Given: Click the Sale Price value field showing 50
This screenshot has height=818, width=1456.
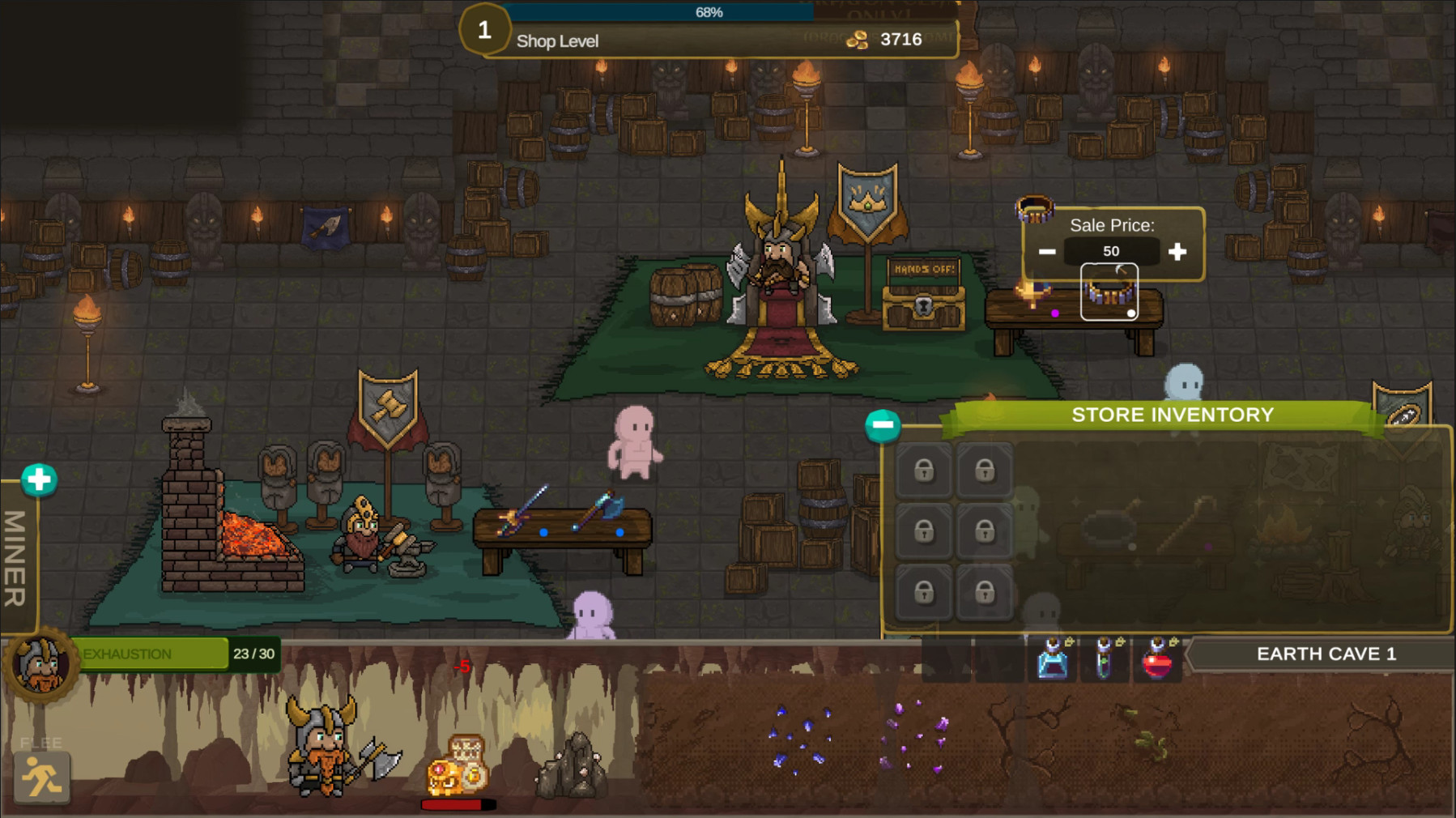Looking at the screenshot, I should [x=1113, y=251].
